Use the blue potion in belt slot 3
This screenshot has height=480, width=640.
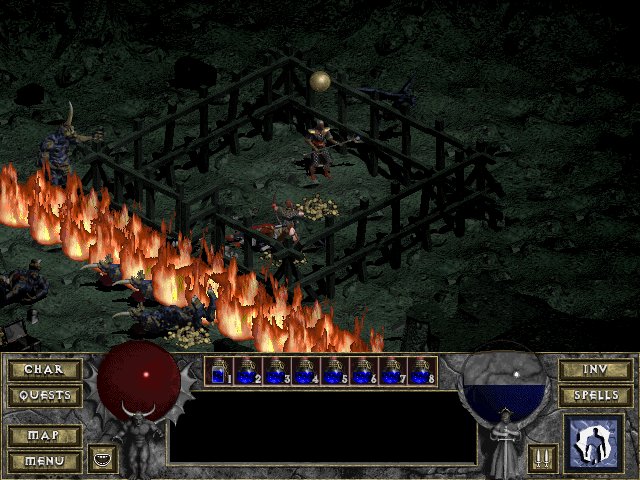tap(278, 372)
